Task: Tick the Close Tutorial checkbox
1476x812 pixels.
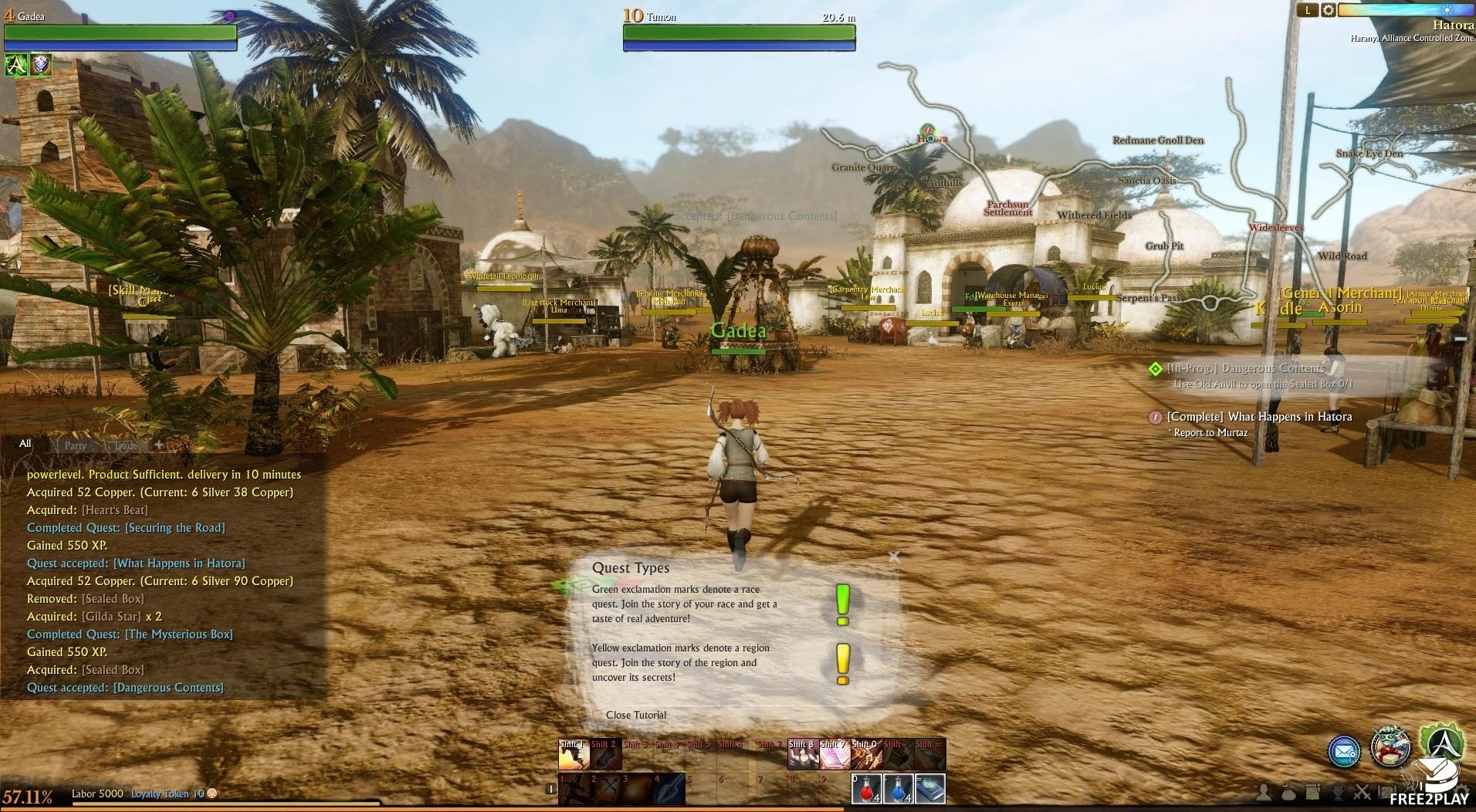Action: pyautogui.click(x=597, y=716)
